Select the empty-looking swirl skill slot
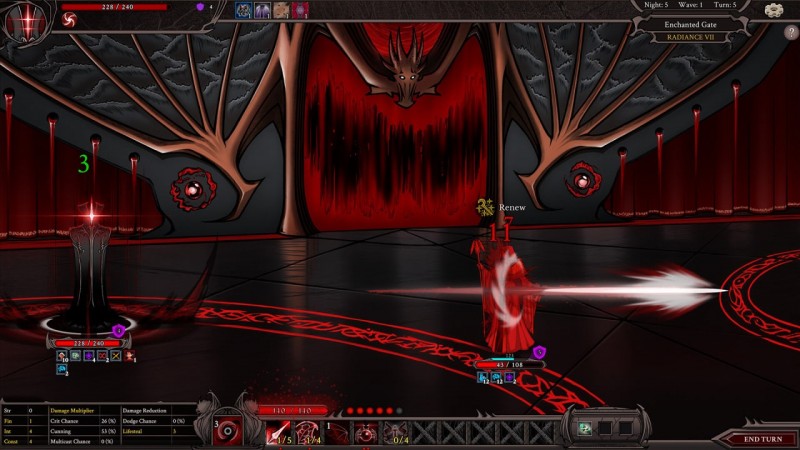800x450 pixels. pos(339,433)
